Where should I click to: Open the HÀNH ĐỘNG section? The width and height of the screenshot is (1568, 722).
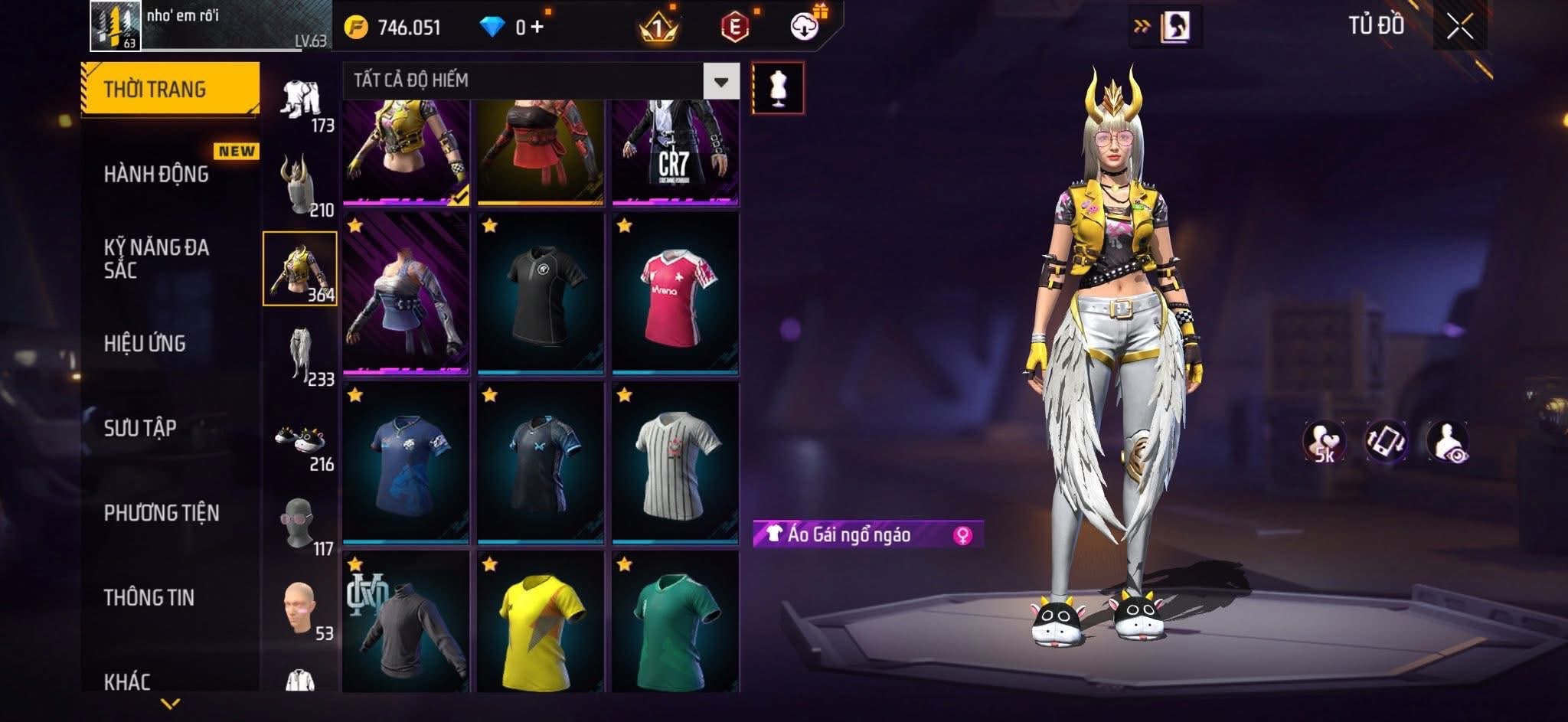pos(157,175)
